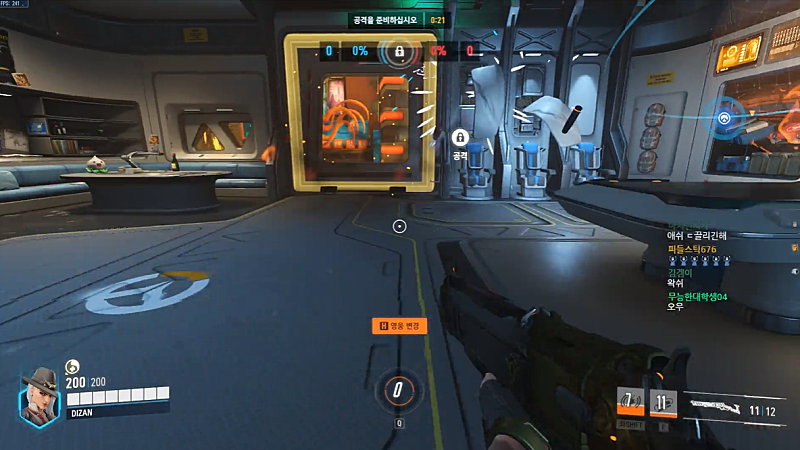Viewport: 800px width, 450px height.
Task: Choose the 영웅 변경 hero change label
Action: click(401, 325)
